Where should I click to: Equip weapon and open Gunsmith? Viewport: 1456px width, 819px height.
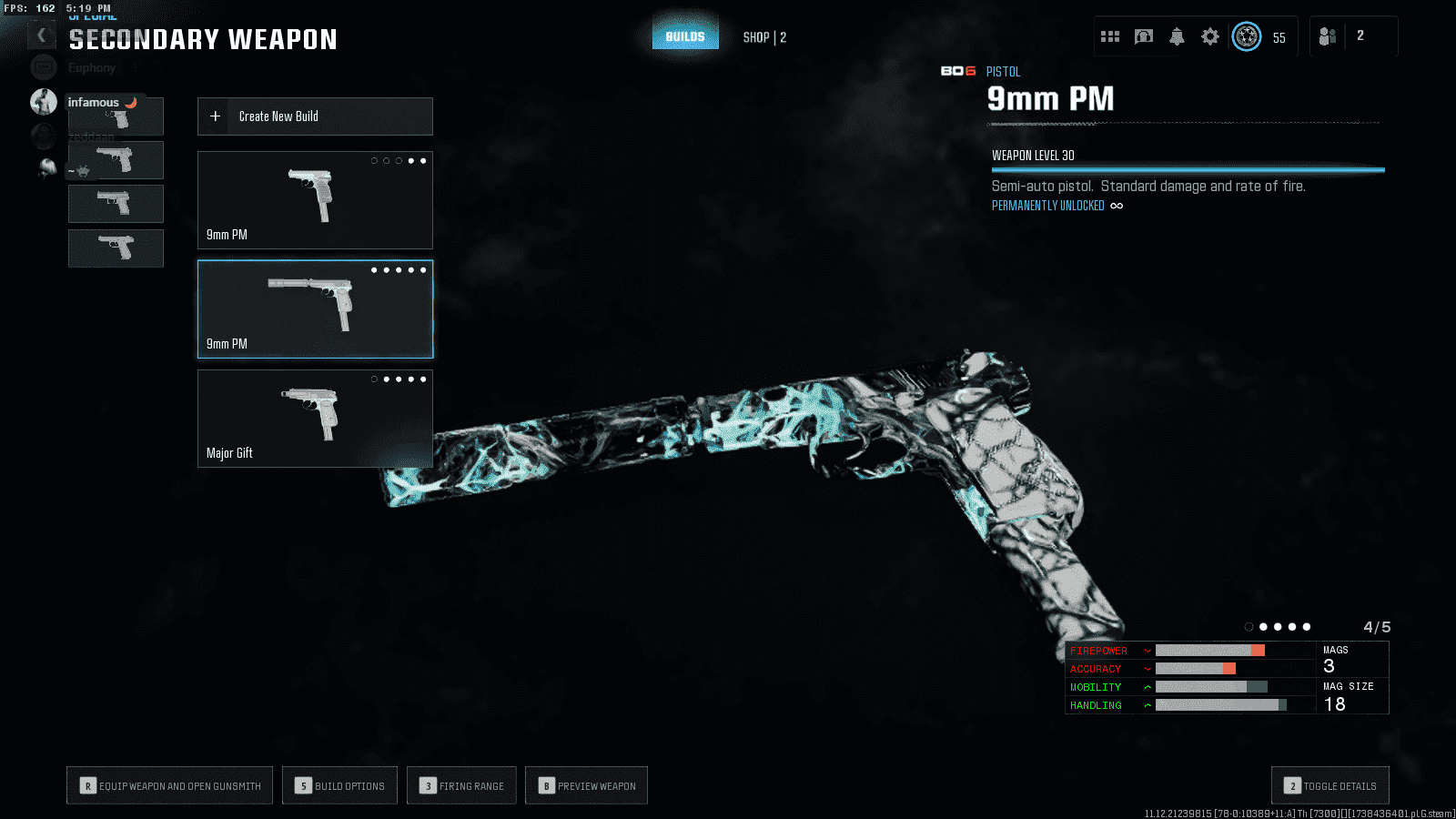[170, 786]
